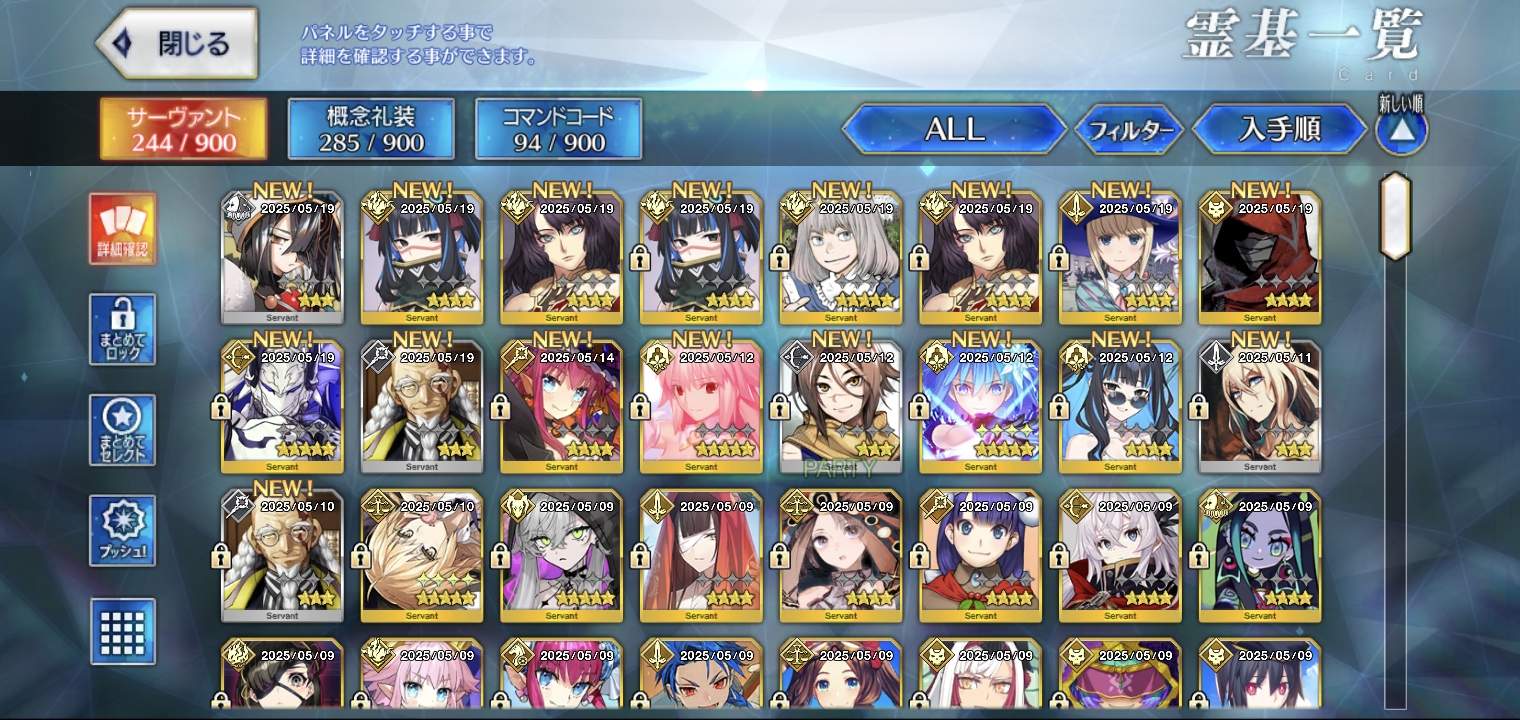Image resolution: width=1520 pixels, height=720 pixels.
Task: Show the コマンドコード tab
Action: 558,129
